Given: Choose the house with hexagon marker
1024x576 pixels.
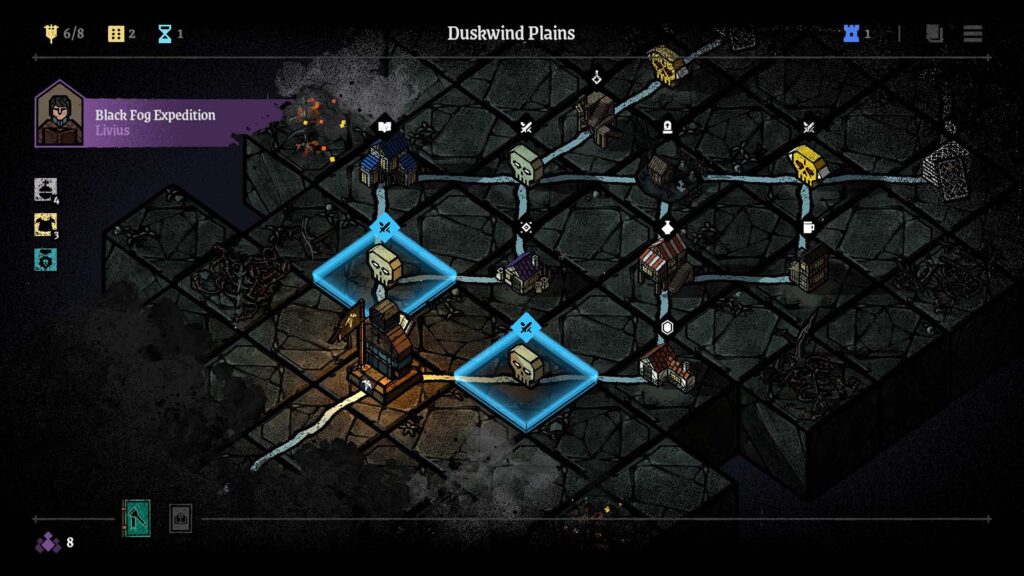Looking at the screenshot, I should (667, 364).
